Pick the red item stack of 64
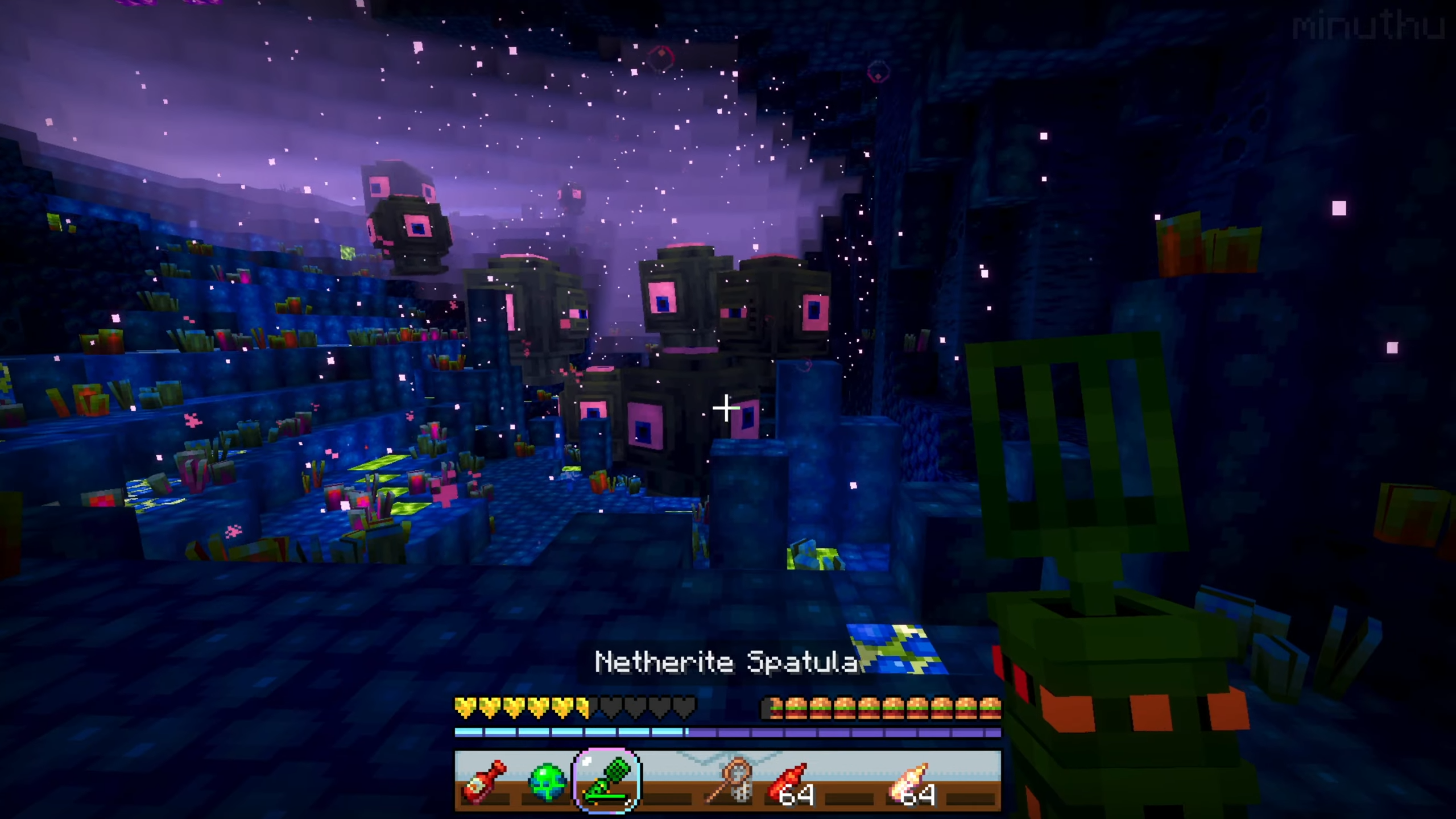Screen dimensions: 1456x819 click(x=790, y=781)
